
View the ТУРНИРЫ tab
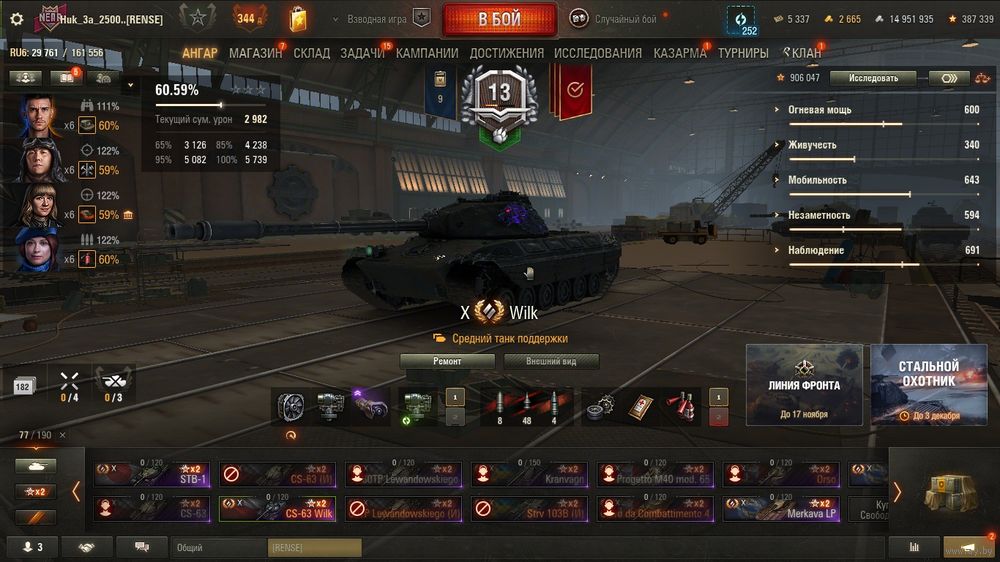[x=743, y=53]
